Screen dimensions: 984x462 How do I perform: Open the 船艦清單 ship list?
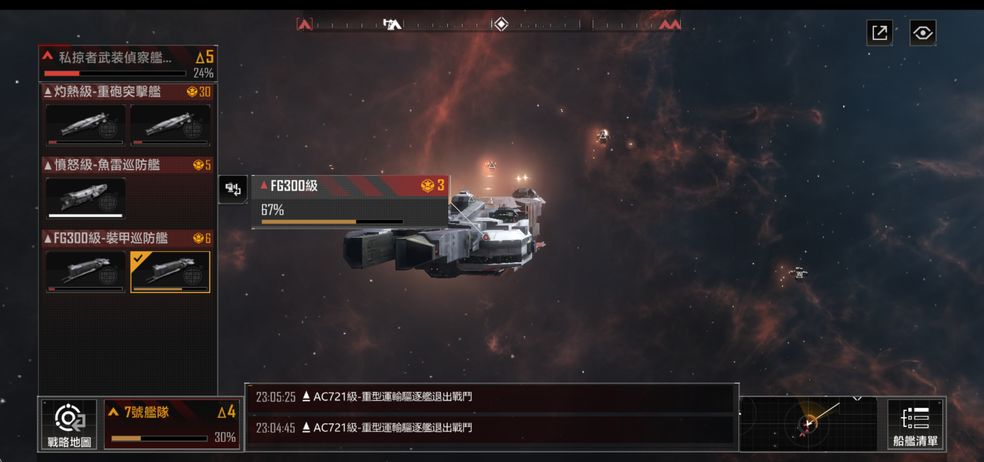click(x=915, y=424)
